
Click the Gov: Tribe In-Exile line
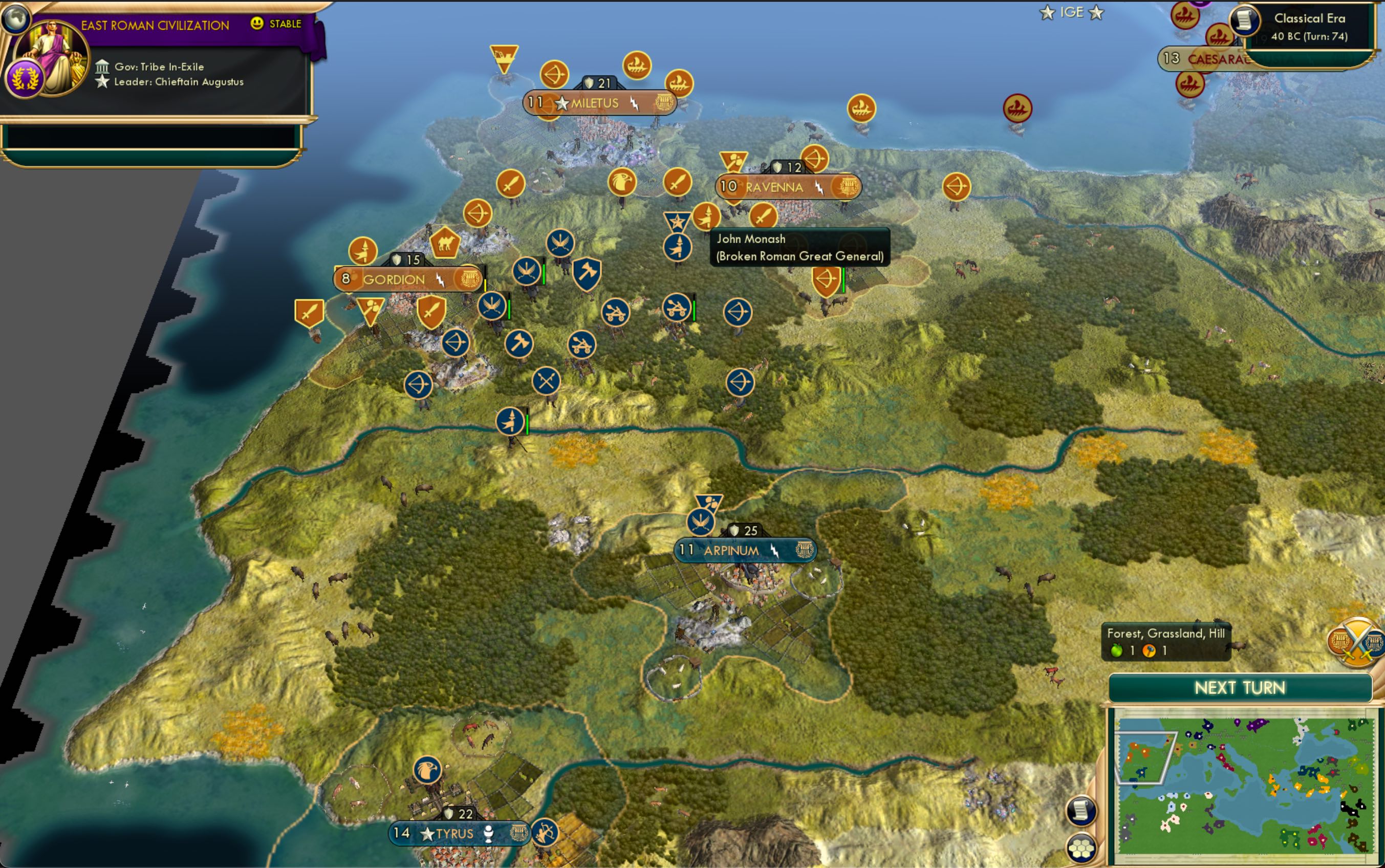click(159, 67)
